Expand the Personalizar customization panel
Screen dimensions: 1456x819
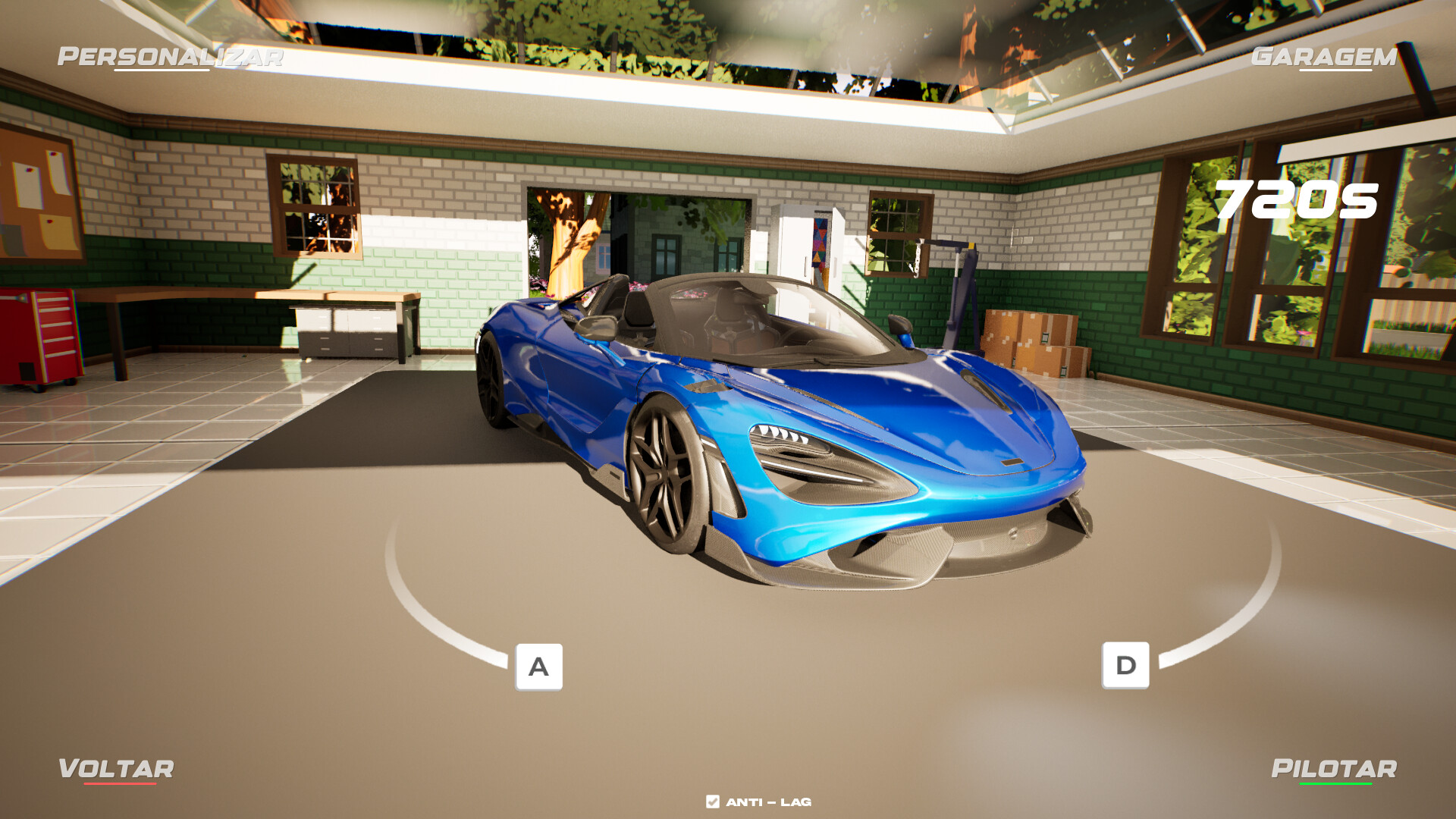click(x=171, y=55)
